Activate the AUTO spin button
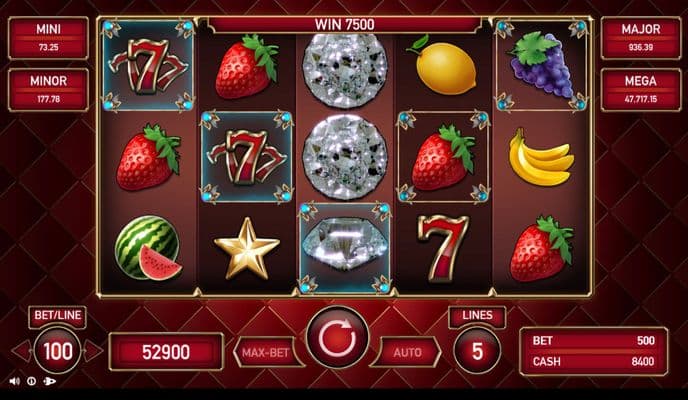This screenshot has height=400, width=688. click(408, 352)
